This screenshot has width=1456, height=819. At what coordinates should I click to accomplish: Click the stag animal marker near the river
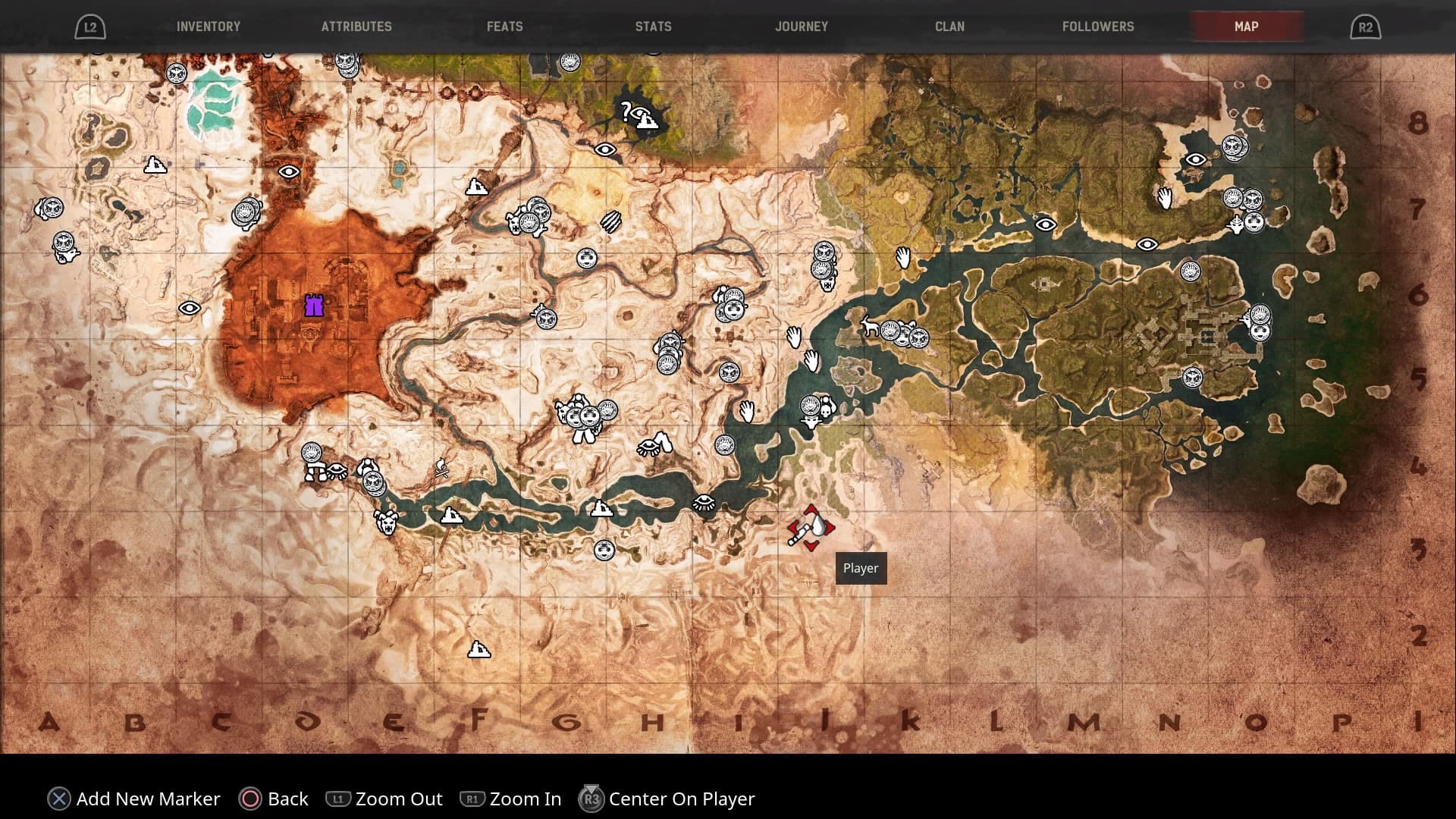[872, 325]
